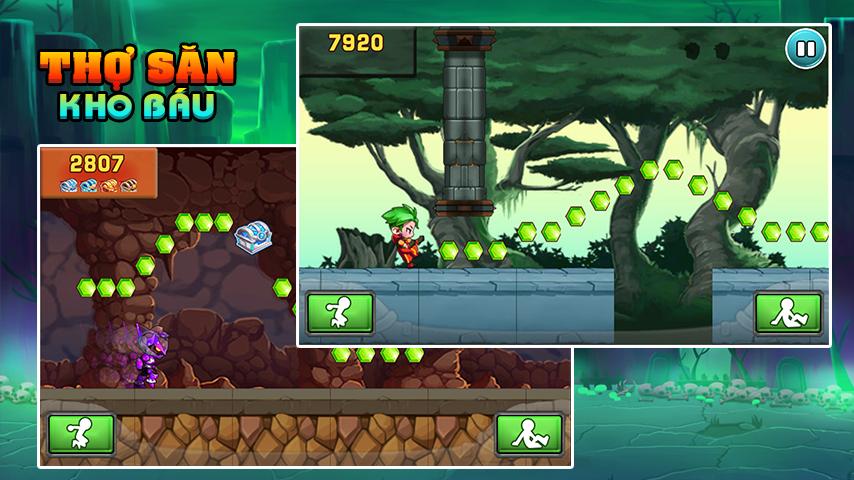Viewport: 854px width, 480px height.
Task: Hit the green jump button in the cave screenshot
Action: click(x=81, y=434)
